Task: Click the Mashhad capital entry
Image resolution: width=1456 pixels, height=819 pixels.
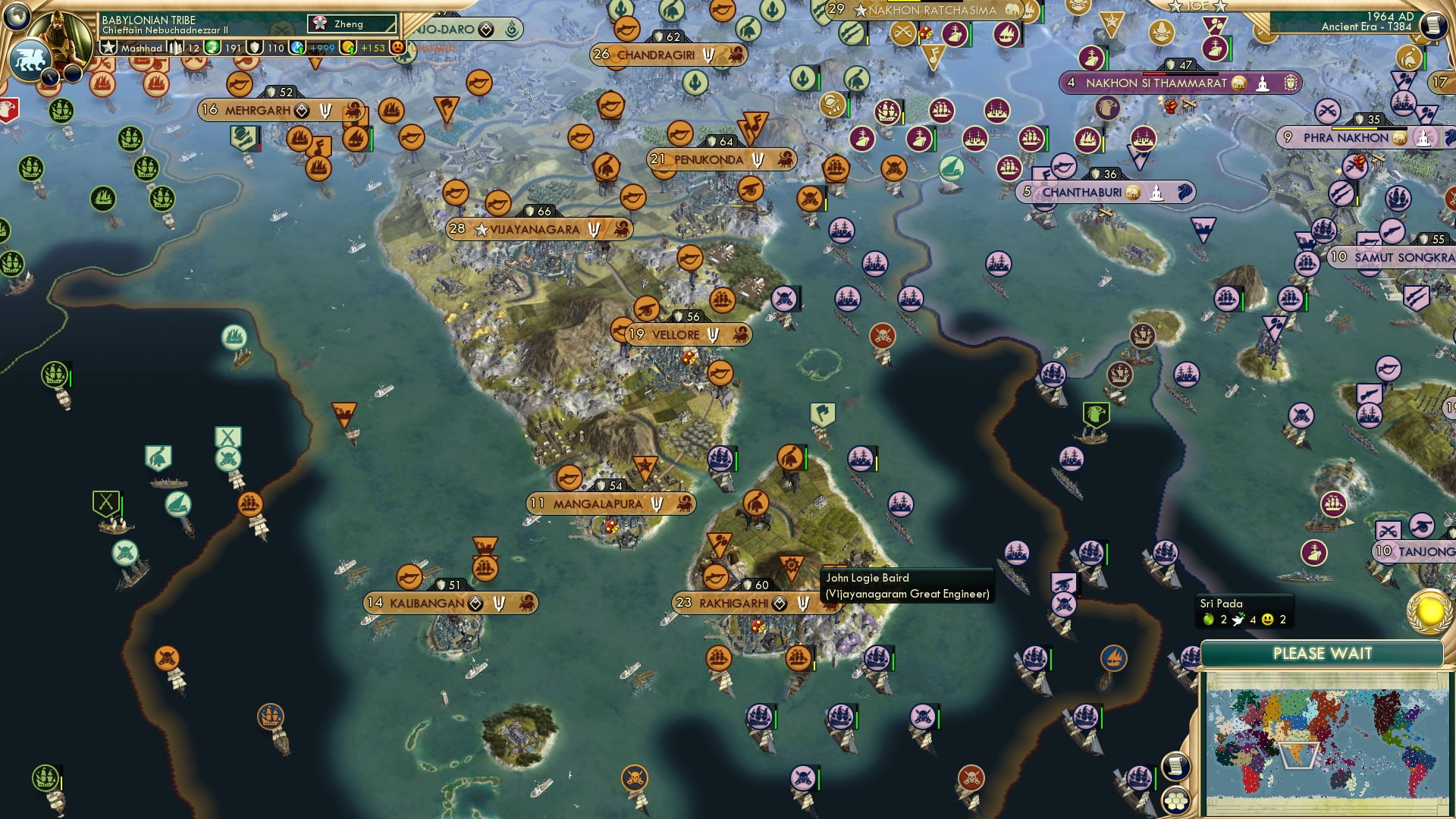Action: click(141, 48)
